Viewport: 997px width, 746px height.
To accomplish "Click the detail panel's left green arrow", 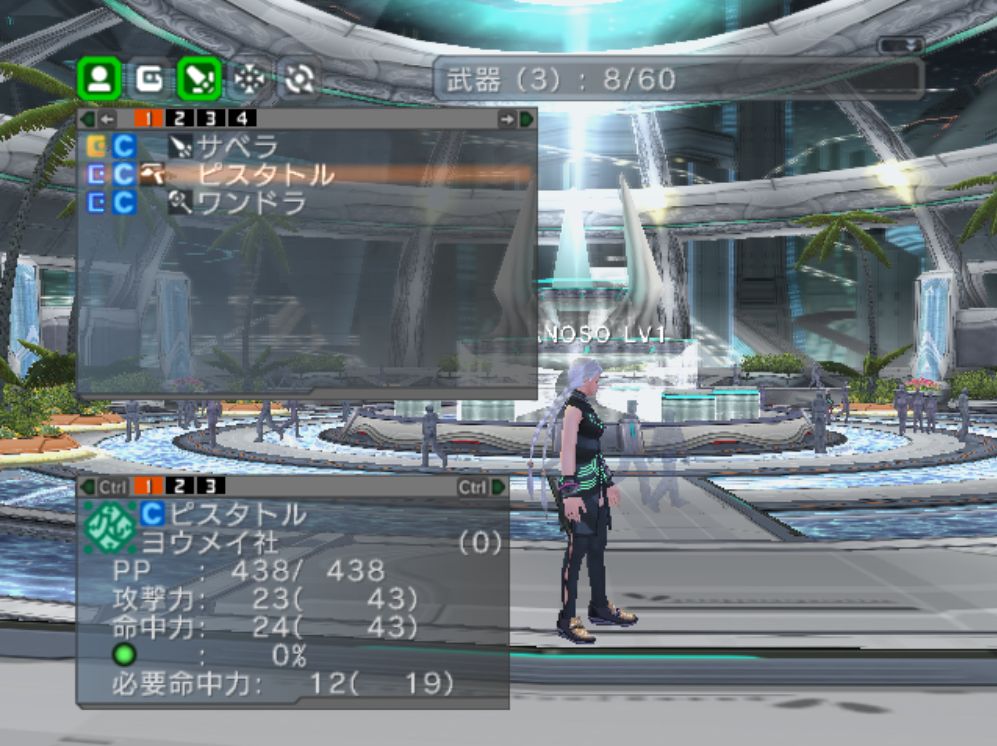I will coord(88,487).
